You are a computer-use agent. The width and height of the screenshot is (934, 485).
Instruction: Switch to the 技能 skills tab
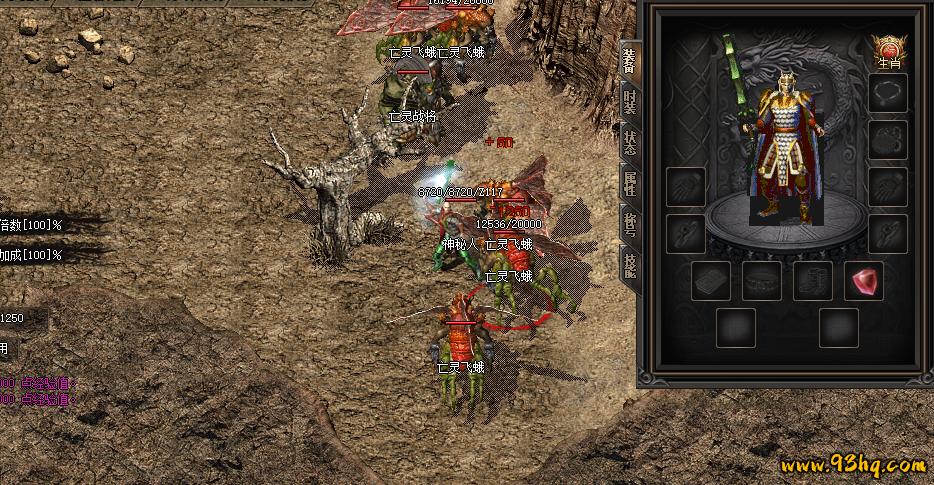click(x=629, y=265)
